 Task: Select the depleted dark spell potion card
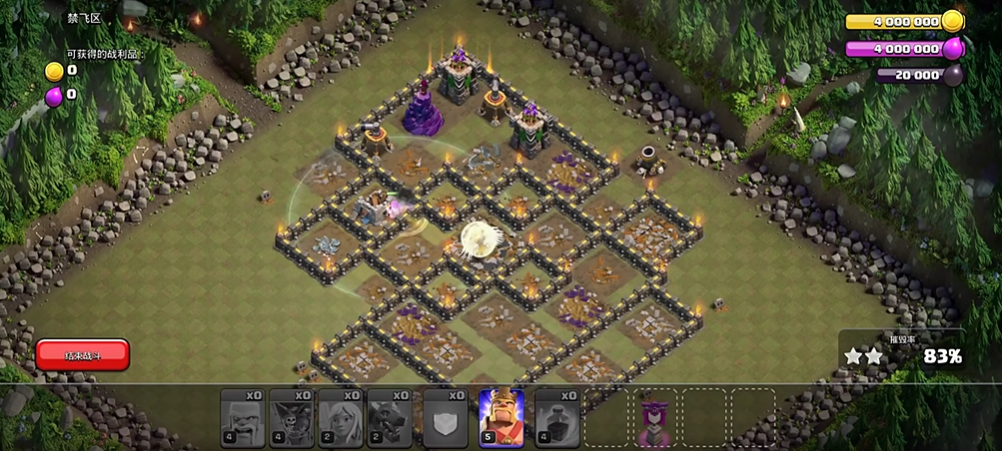(557, 417)
